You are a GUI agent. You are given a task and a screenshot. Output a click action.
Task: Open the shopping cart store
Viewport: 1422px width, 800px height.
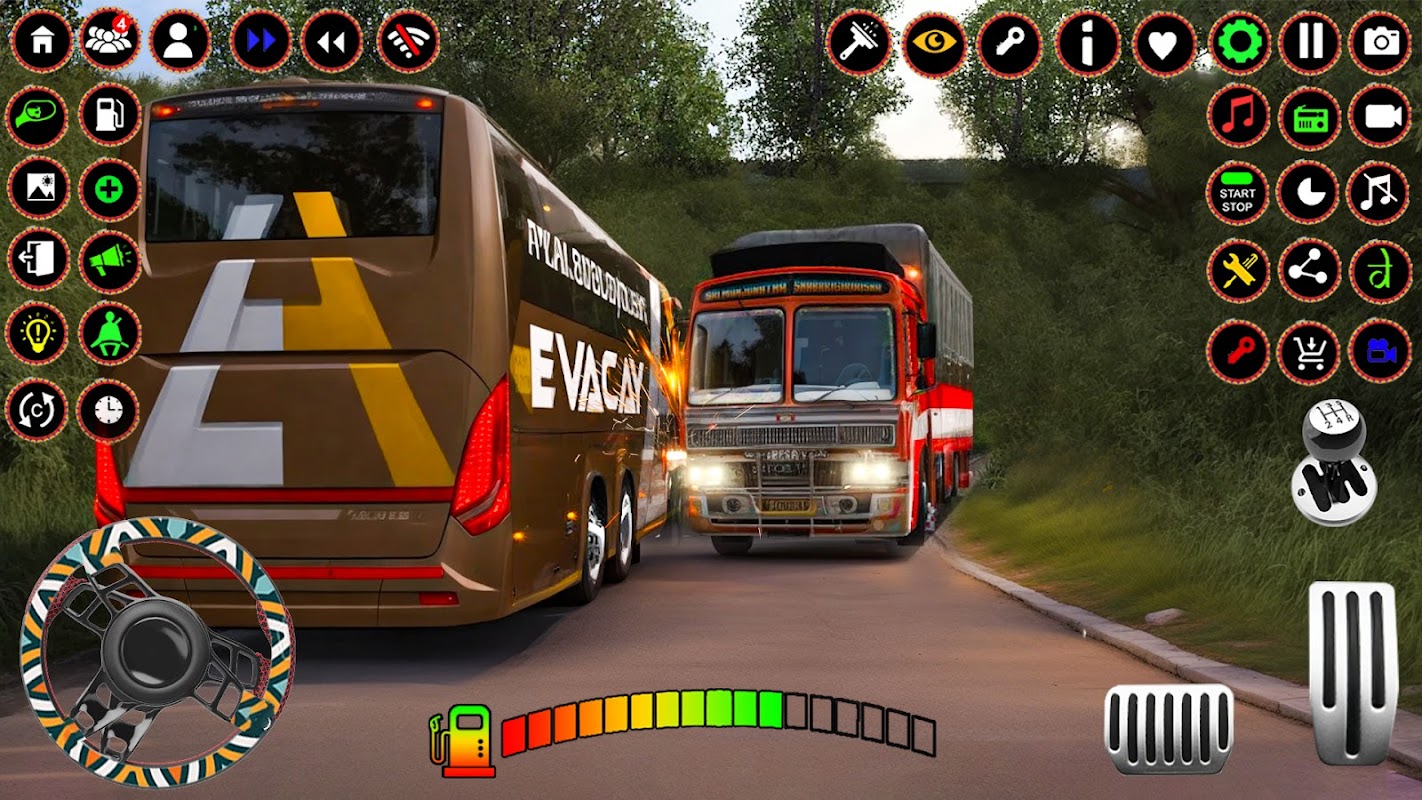pyautogui.click(x=1308, y=352)
